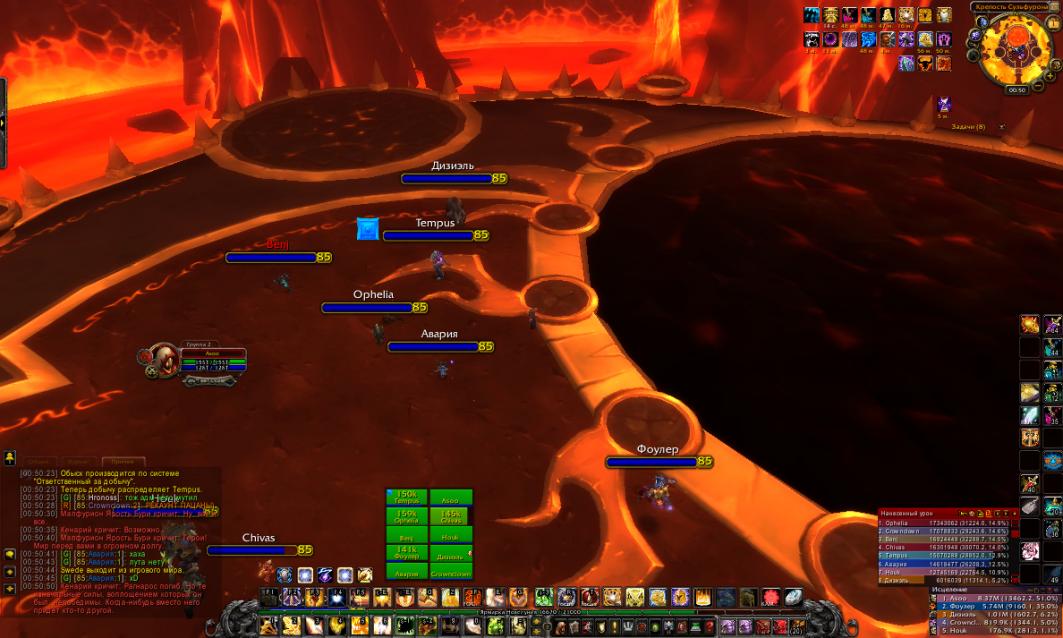The image size is (1063, 638).
Task: Click the pink pig item slot
Action: [1029, 550]
